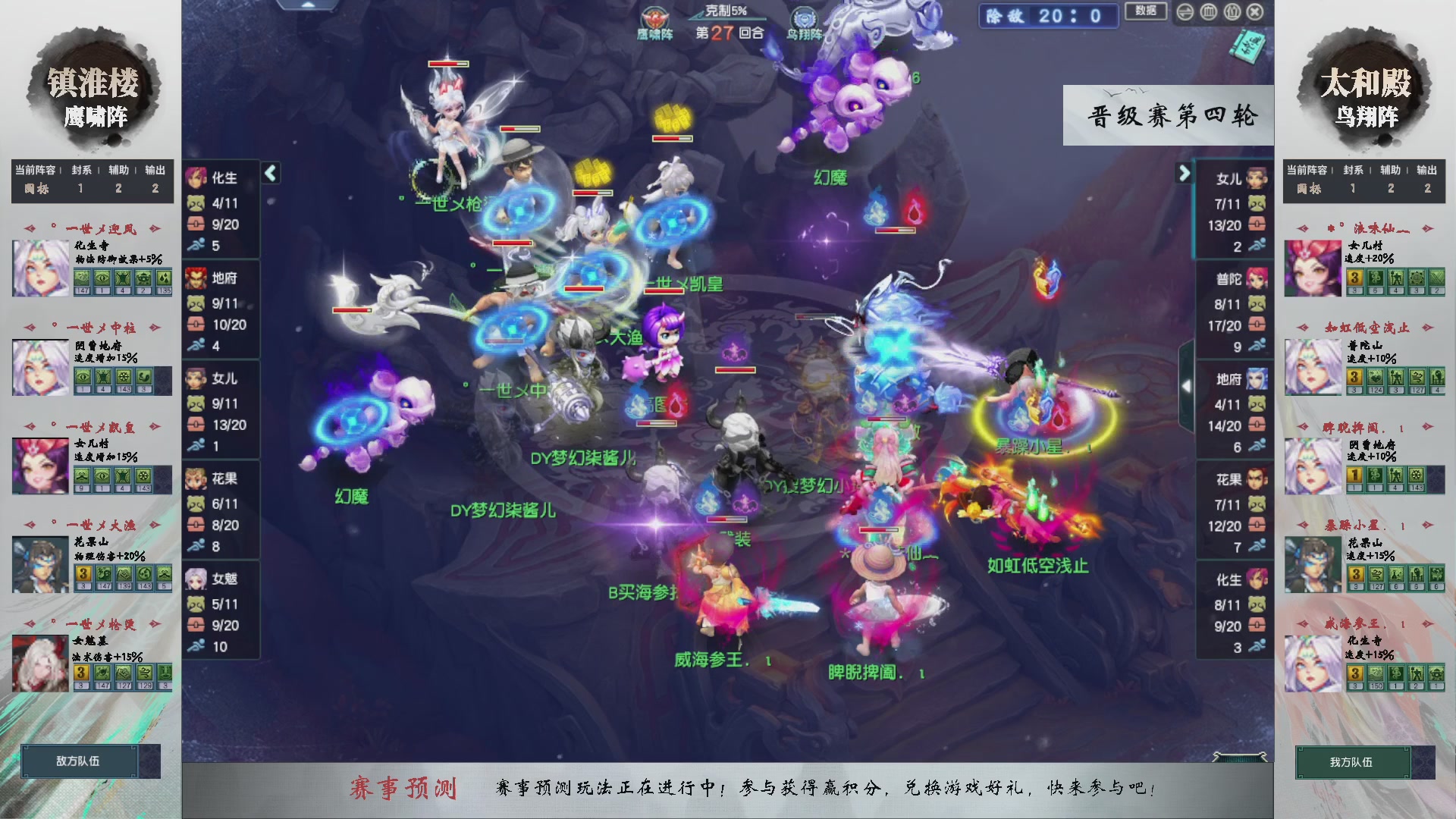Screen dimensions: 1456x819
Task: Click the teal battle report book icon
Action: pos(1248,47)
